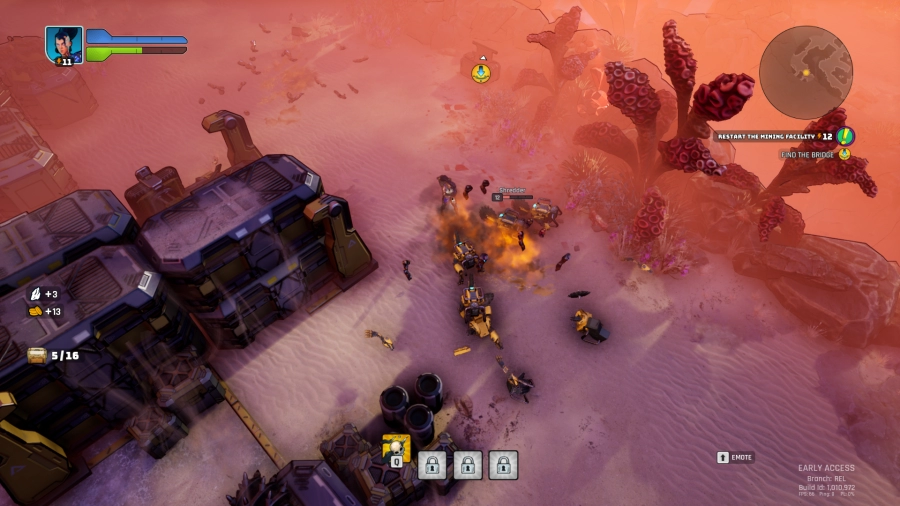Screen dimensions: 900x506
Task: Activate the skull grenade ability
Action: pos(396,449)
